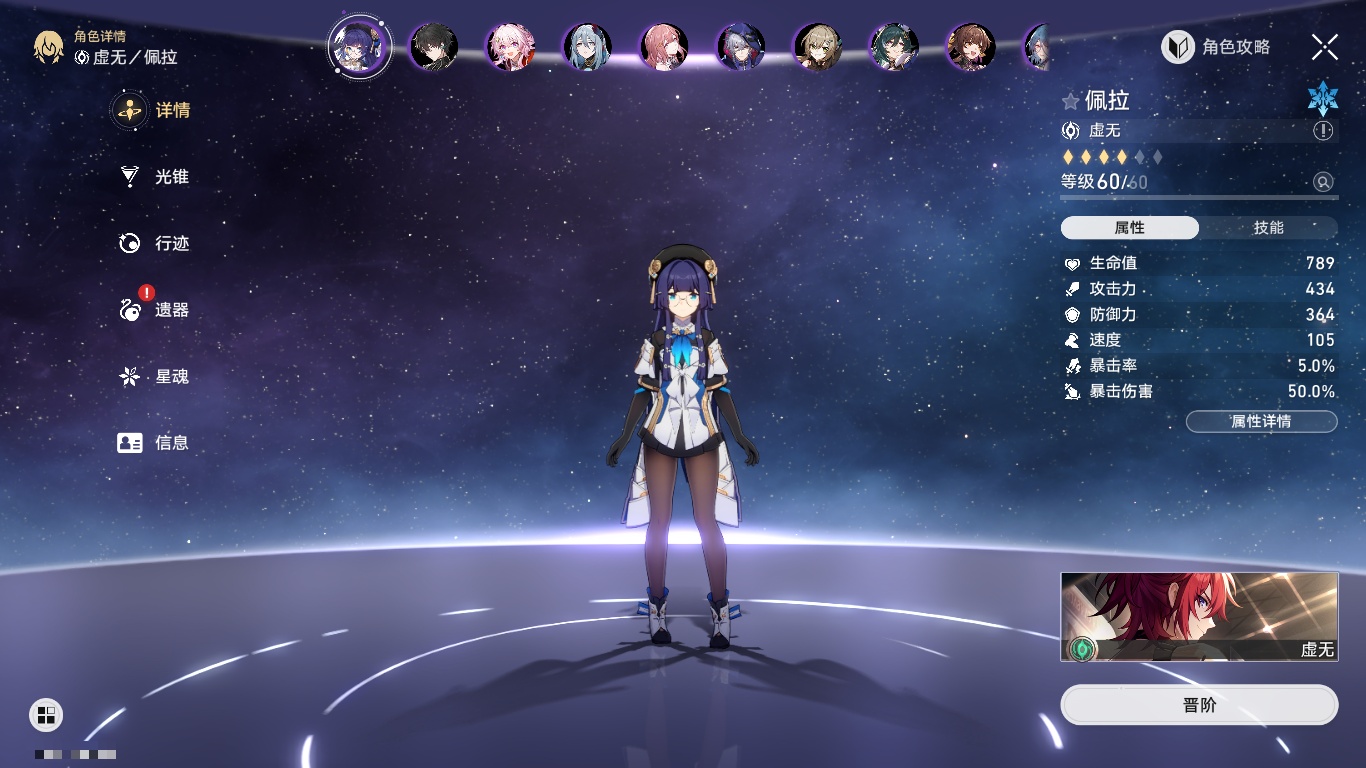This screenshot has width=1366, height=768.
Task: Click the 晋阶 ascend button
Action: click(1199, 705)
